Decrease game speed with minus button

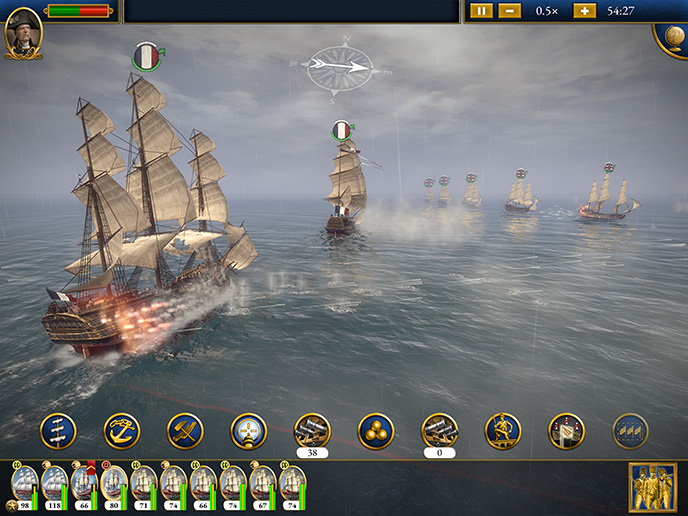tap(509, 11)
